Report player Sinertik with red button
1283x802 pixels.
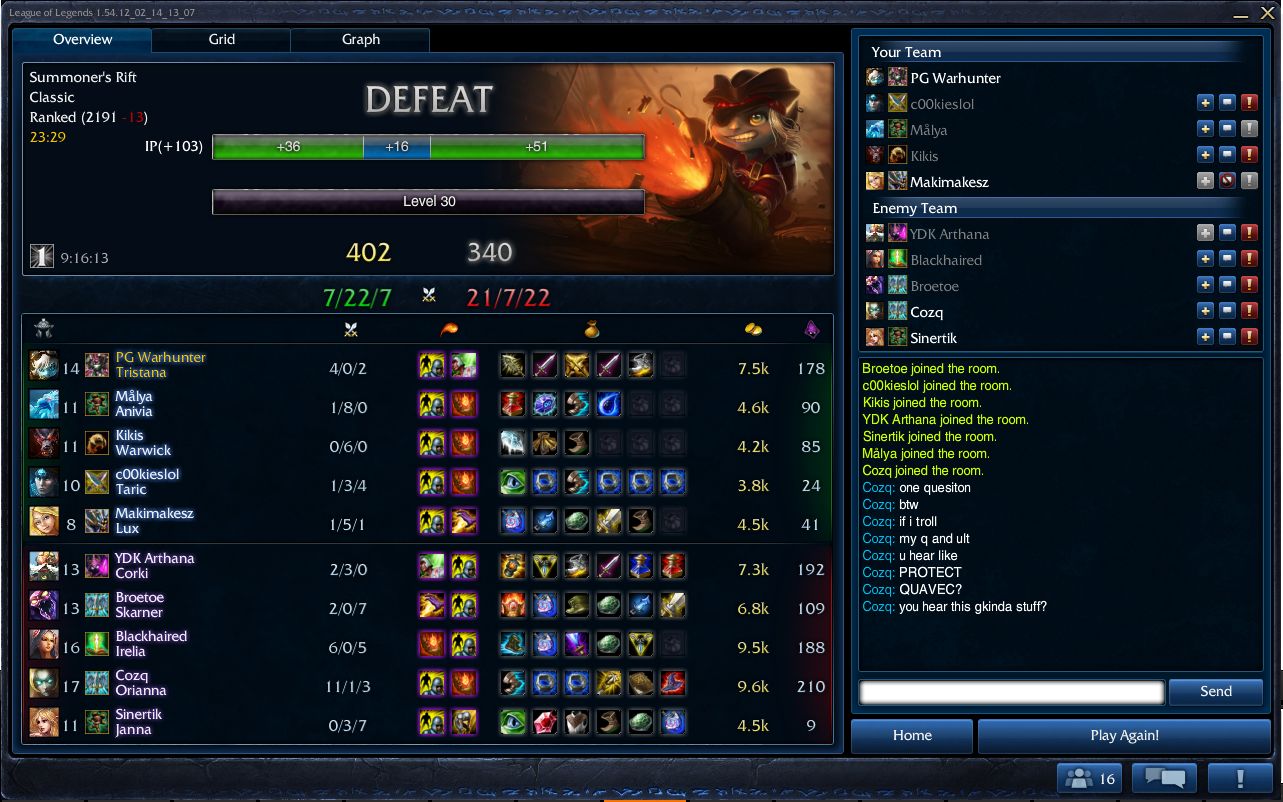pyautogui.click(x=1249, y=337)
